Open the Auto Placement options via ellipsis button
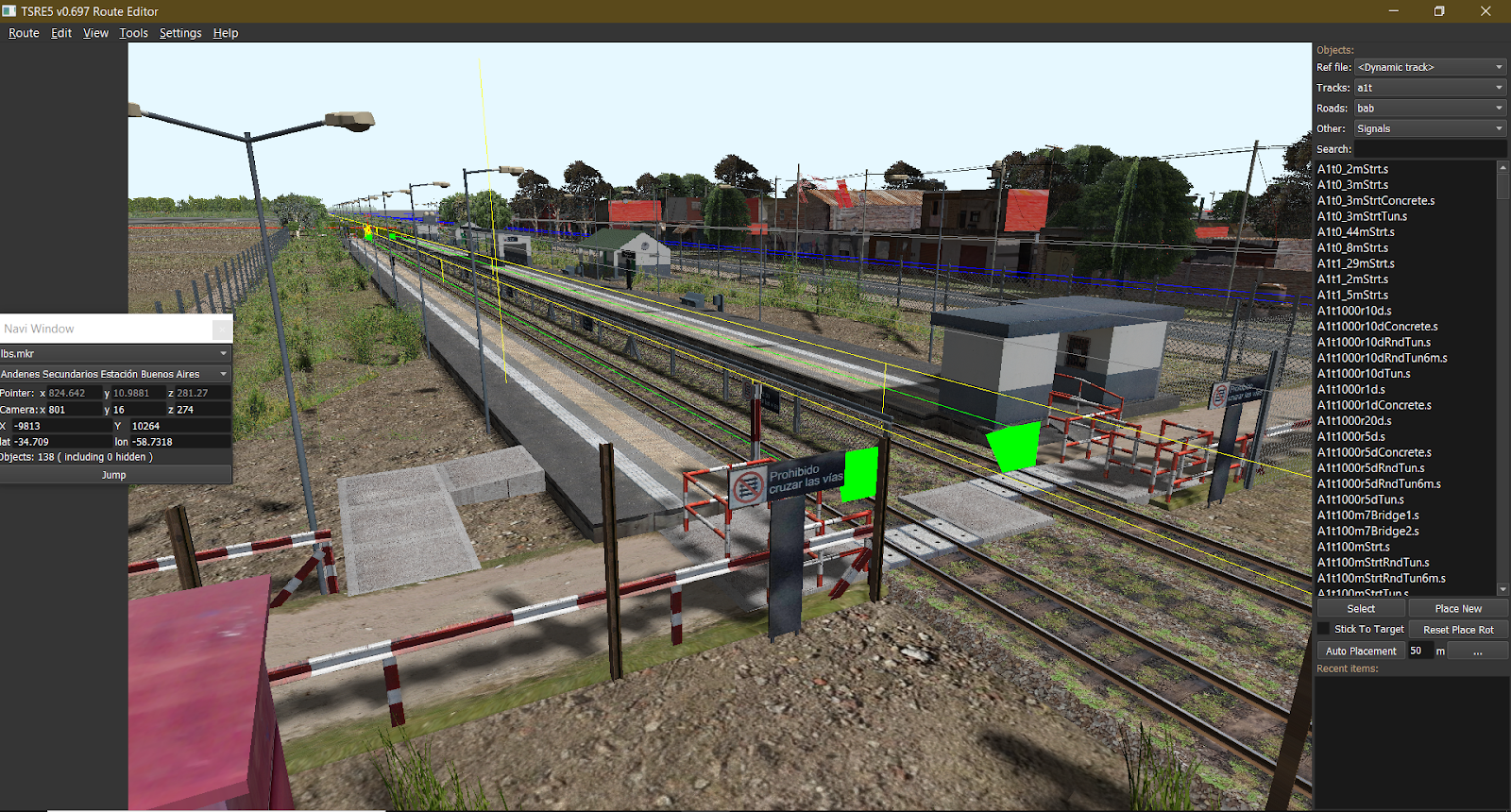1511x812 pixels. tap(1478, 651)
